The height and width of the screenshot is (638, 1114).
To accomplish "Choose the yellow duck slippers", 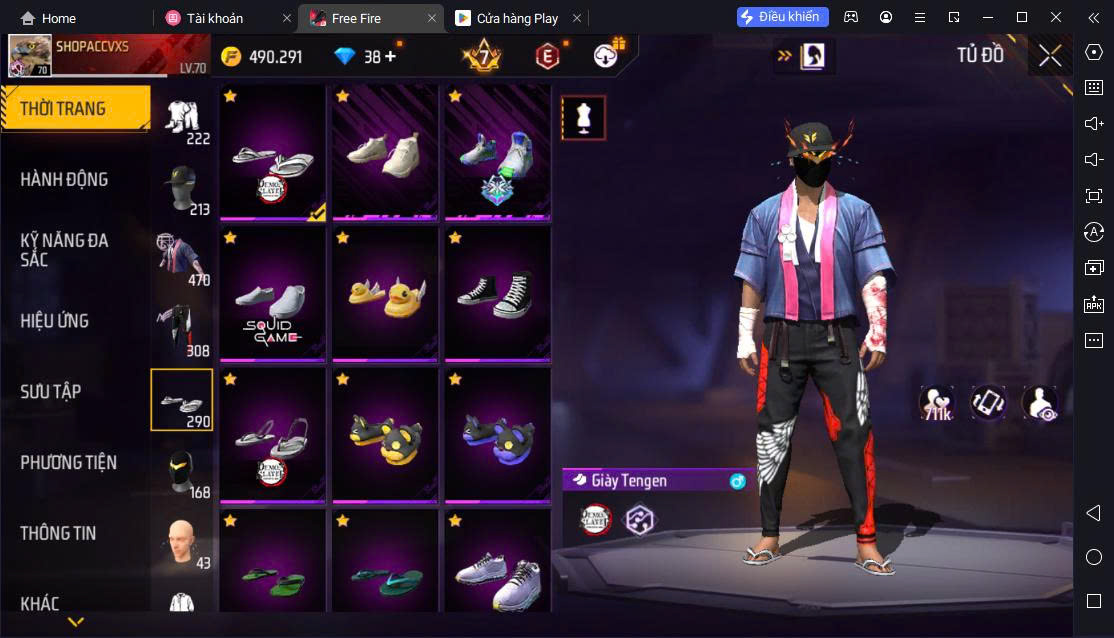I will 385,294.
